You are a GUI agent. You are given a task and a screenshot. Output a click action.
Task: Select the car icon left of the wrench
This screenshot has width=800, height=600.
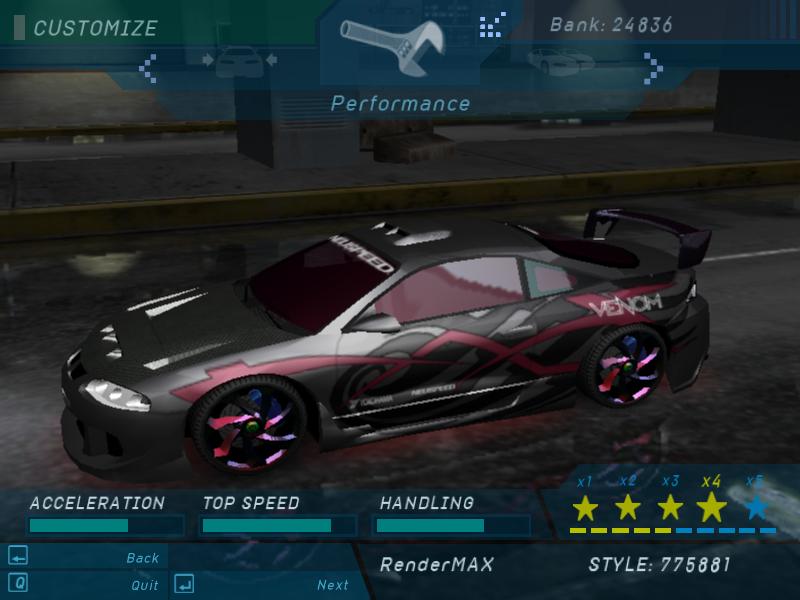239,62
